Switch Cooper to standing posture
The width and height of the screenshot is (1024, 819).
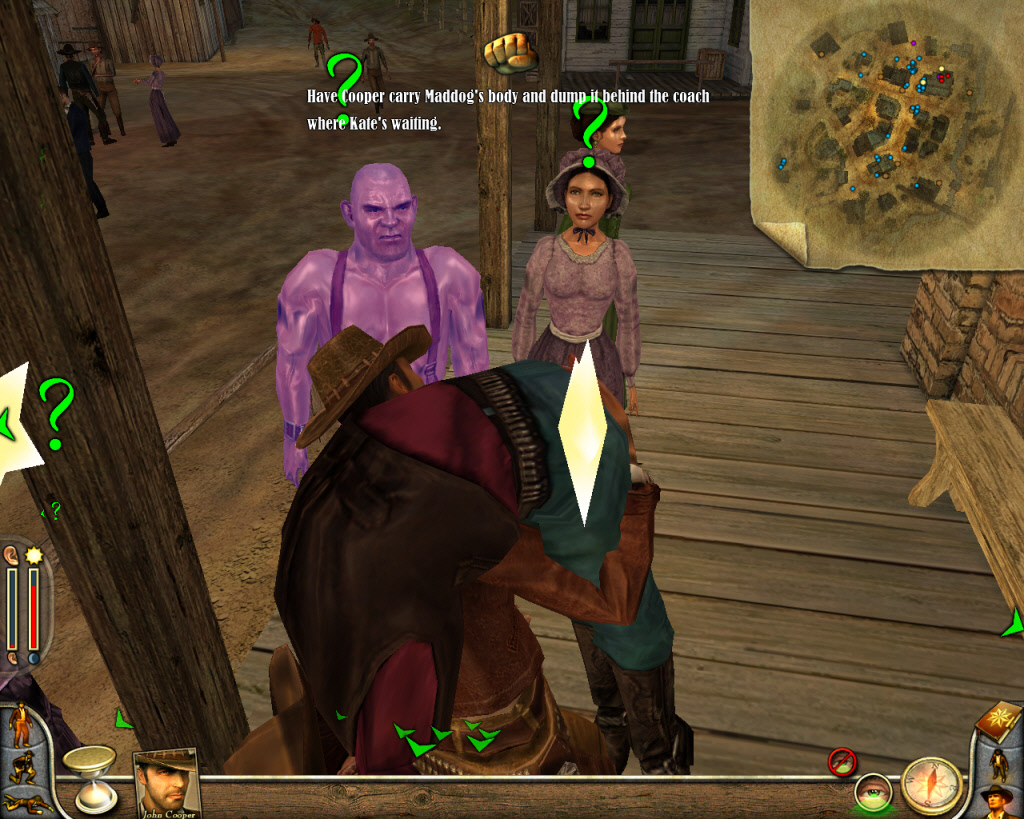tap(20, 725)
